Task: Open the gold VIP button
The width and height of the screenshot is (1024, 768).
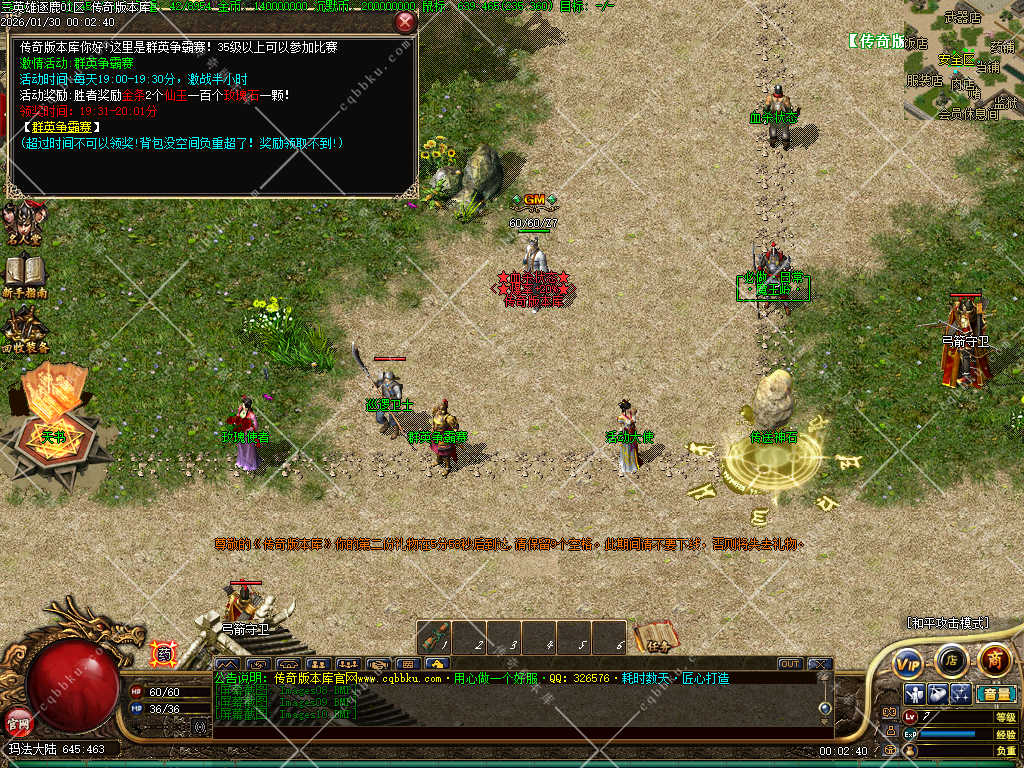Action: [908, 662]
